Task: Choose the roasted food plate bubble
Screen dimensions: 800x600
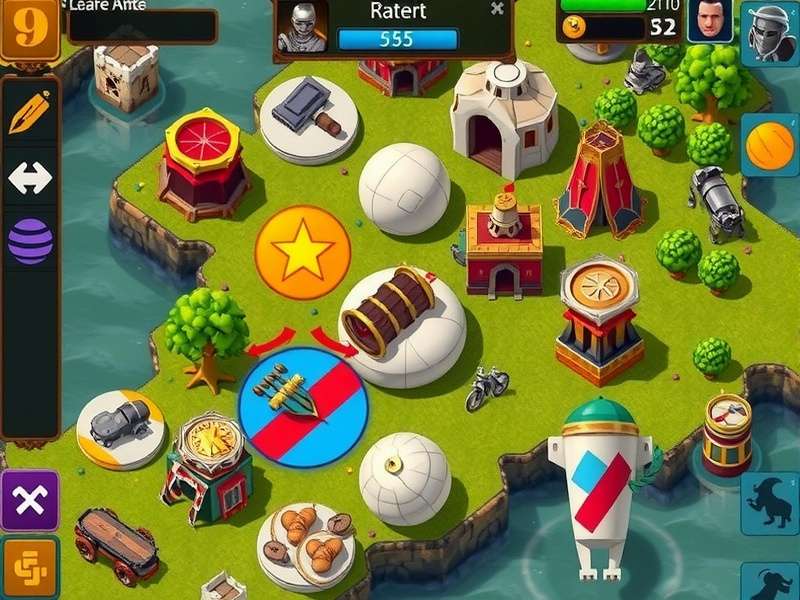Action: (x=305, y=545)
